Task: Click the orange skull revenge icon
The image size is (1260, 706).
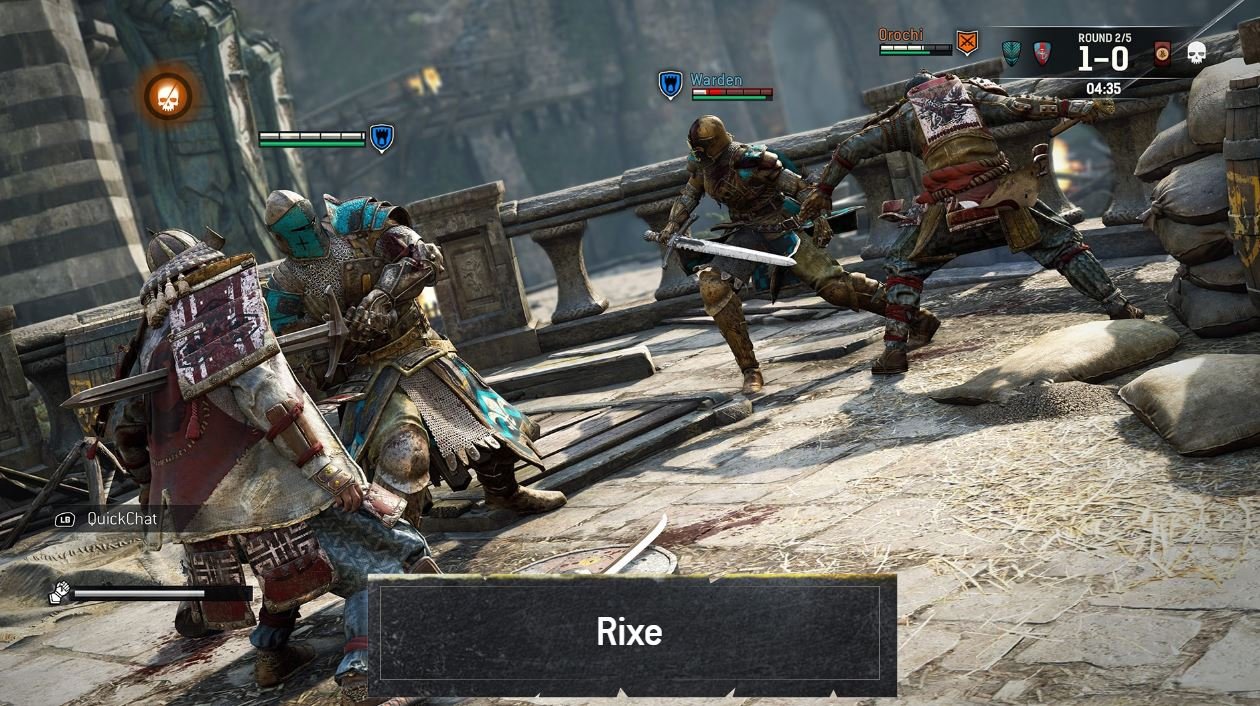Action: tap(167, 96)
